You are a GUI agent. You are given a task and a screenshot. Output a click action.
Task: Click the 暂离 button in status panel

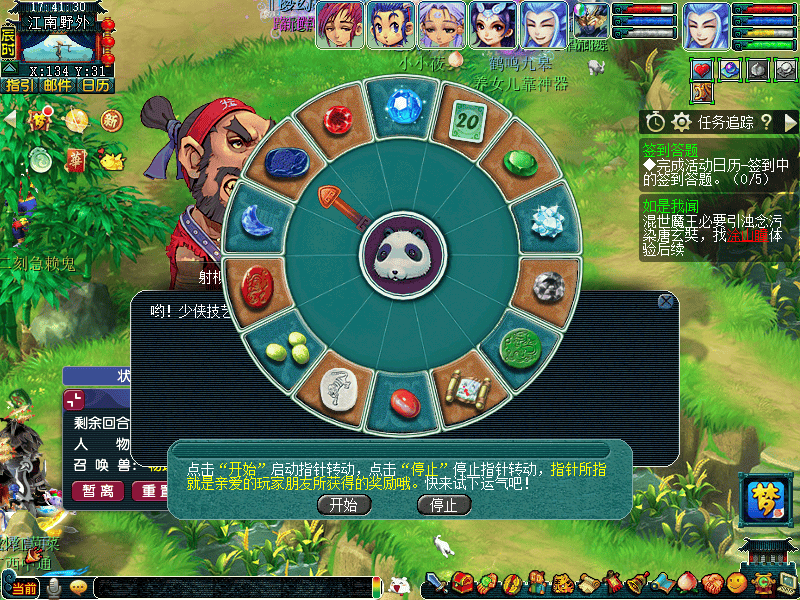(98, 490)
